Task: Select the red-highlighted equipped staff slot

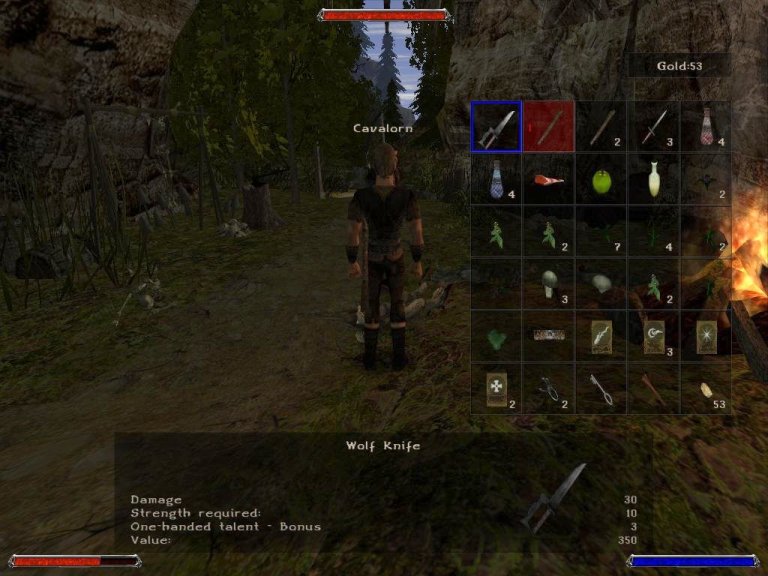Action: coord(548,126)
